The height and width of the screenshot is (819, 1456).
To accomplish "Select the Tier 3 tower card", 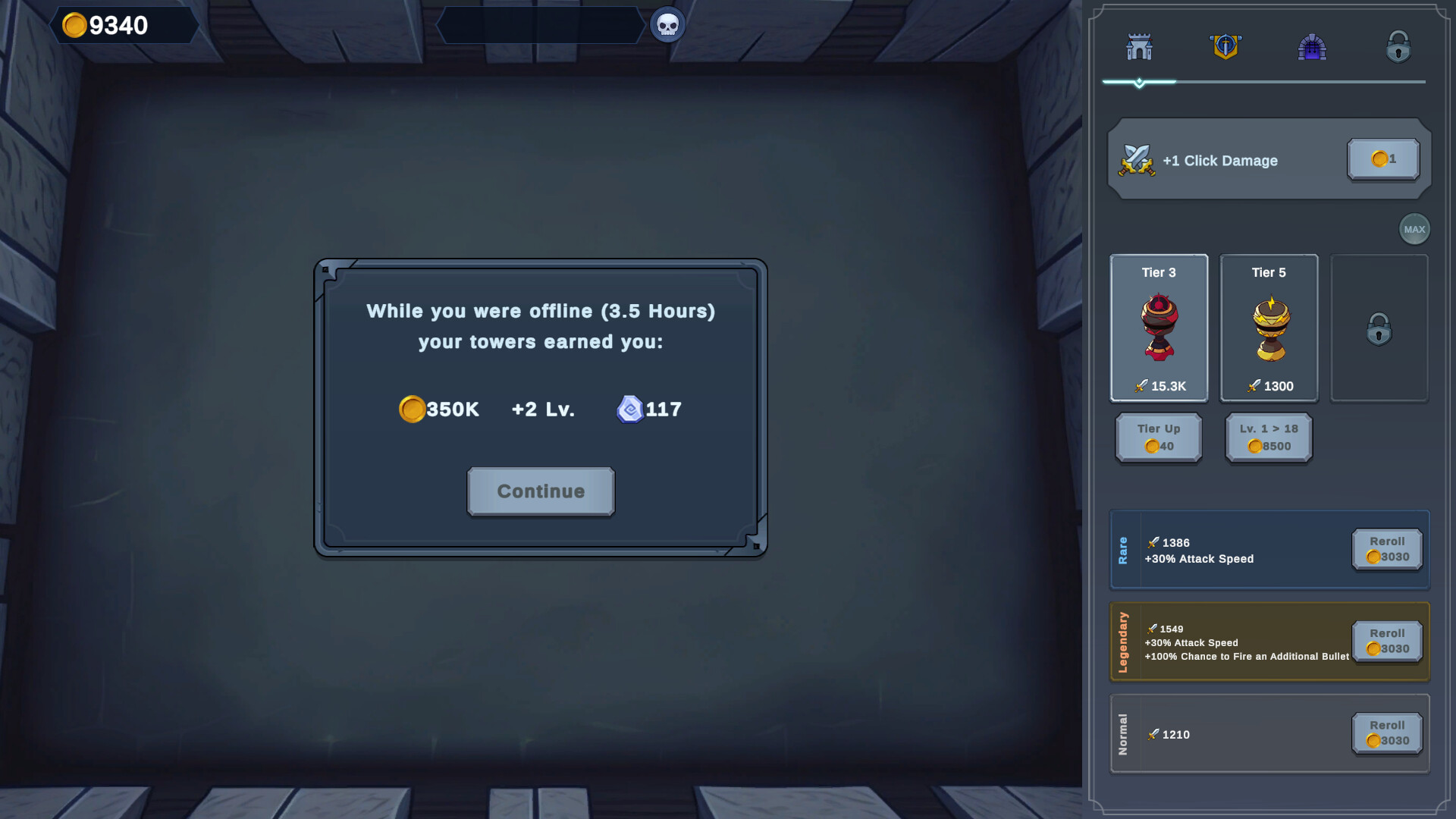I will point(1159,328).
